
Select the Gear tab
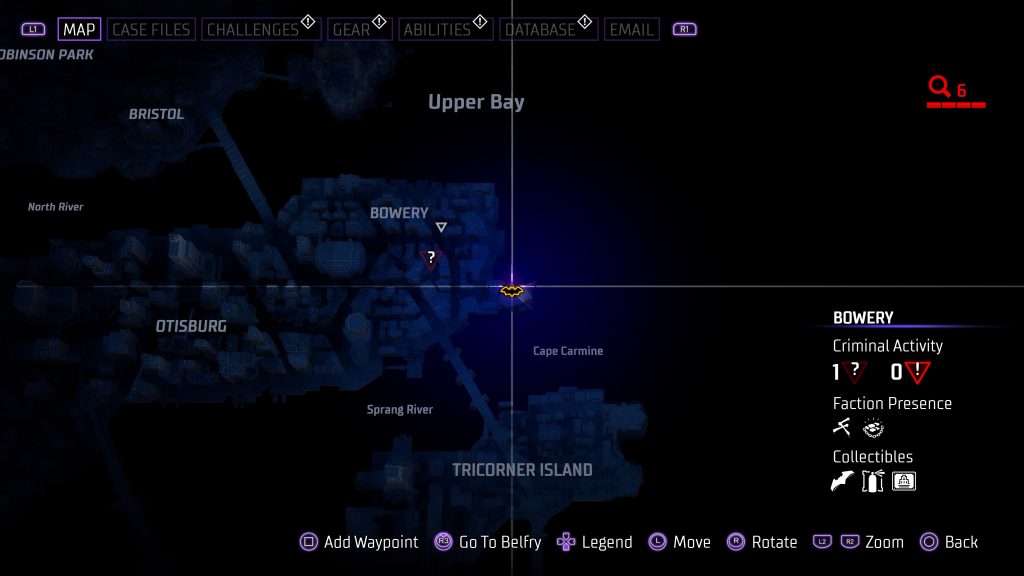(351, 30)
